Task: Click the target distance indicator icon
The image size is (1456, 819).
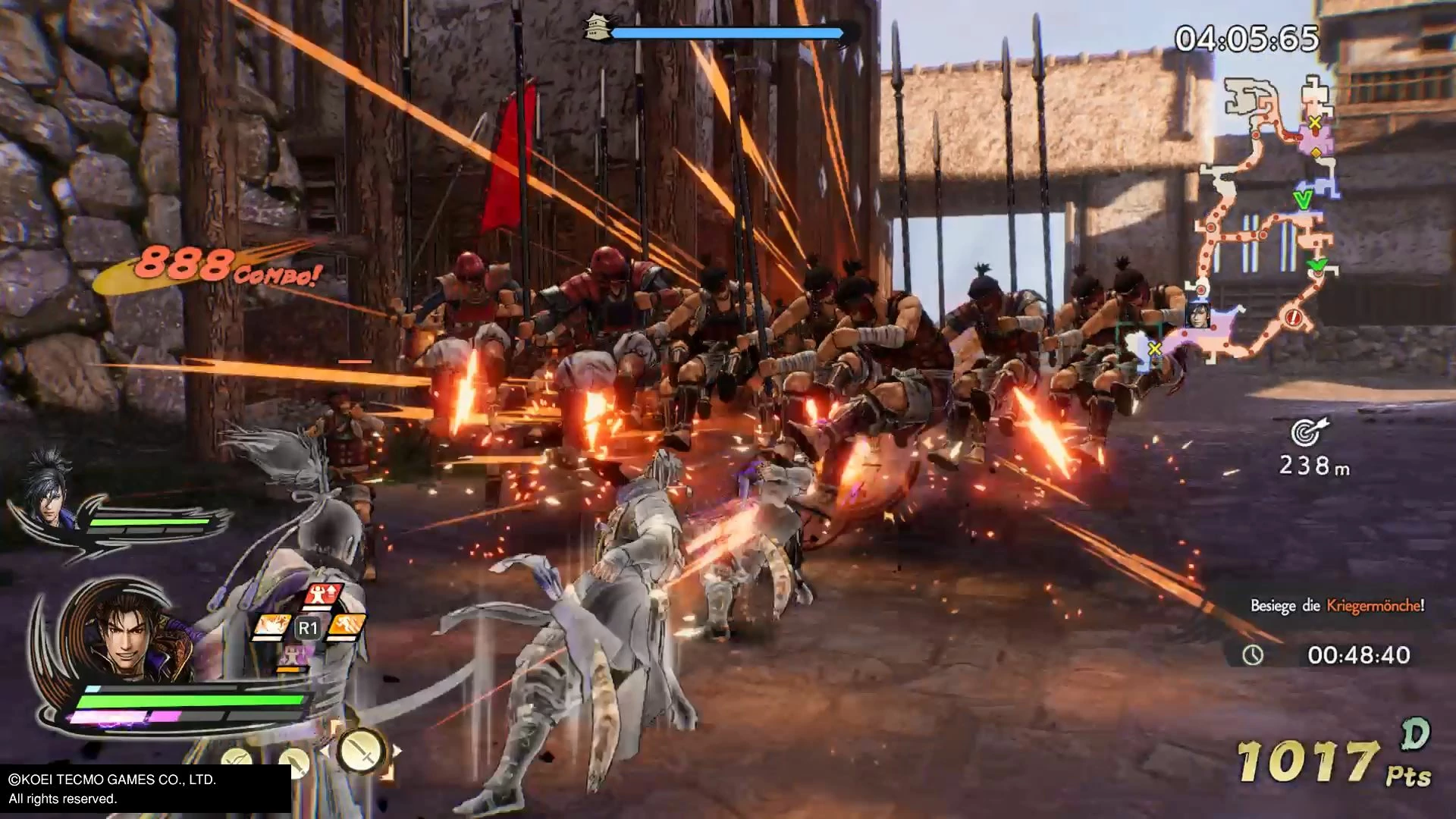Action: (1307, 431)
